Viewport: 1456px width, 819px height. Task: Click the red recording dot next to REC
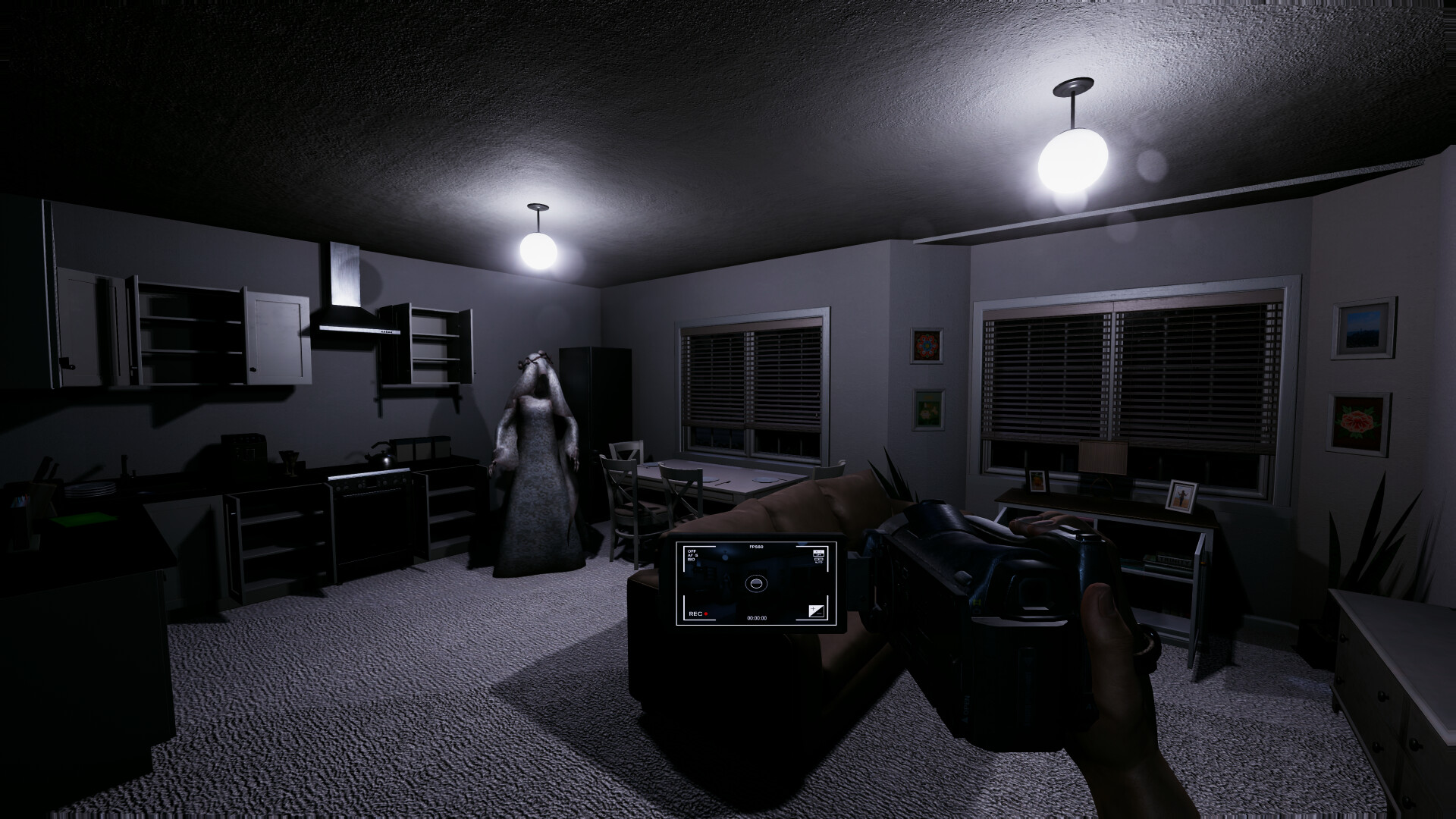pyautogui.click(x=706, y=614)
